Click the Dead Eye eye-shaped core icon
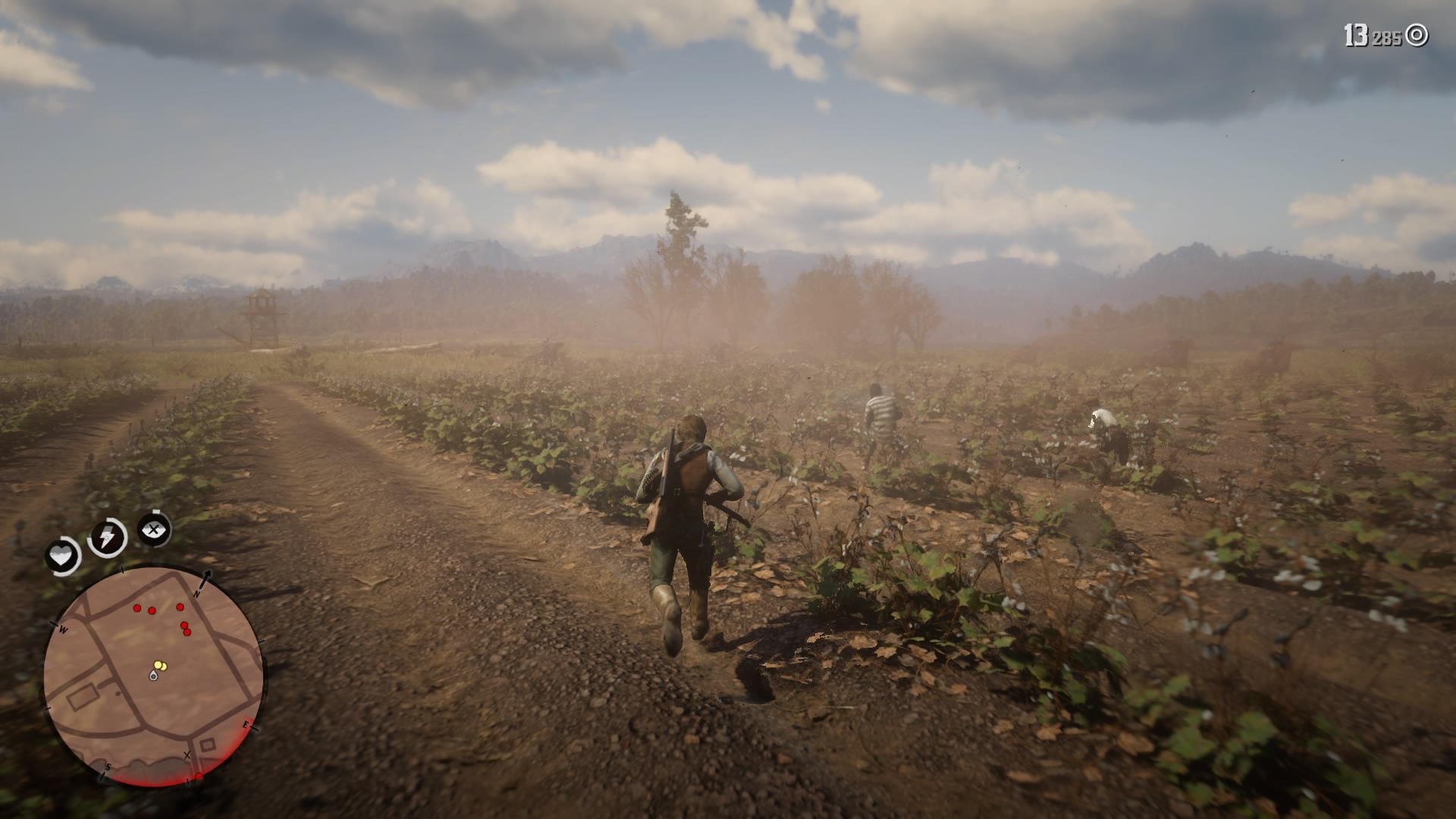Image resolution: width=1456 pixels, height=819 pixels. click(x=152, y=529)
